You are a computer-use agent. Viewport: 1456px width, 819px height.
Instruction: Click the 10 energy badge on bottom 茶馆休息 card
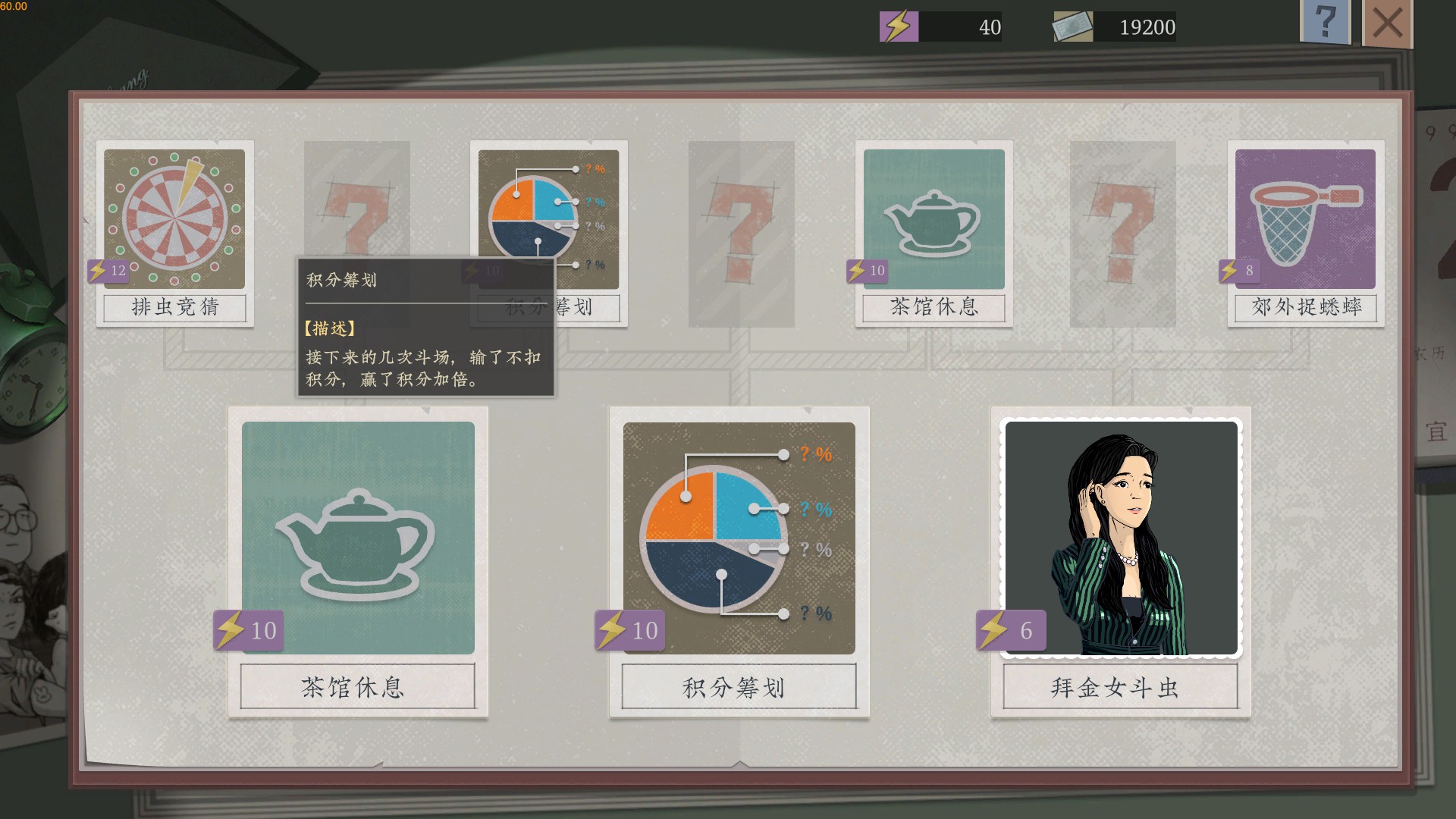click(247, 629)
